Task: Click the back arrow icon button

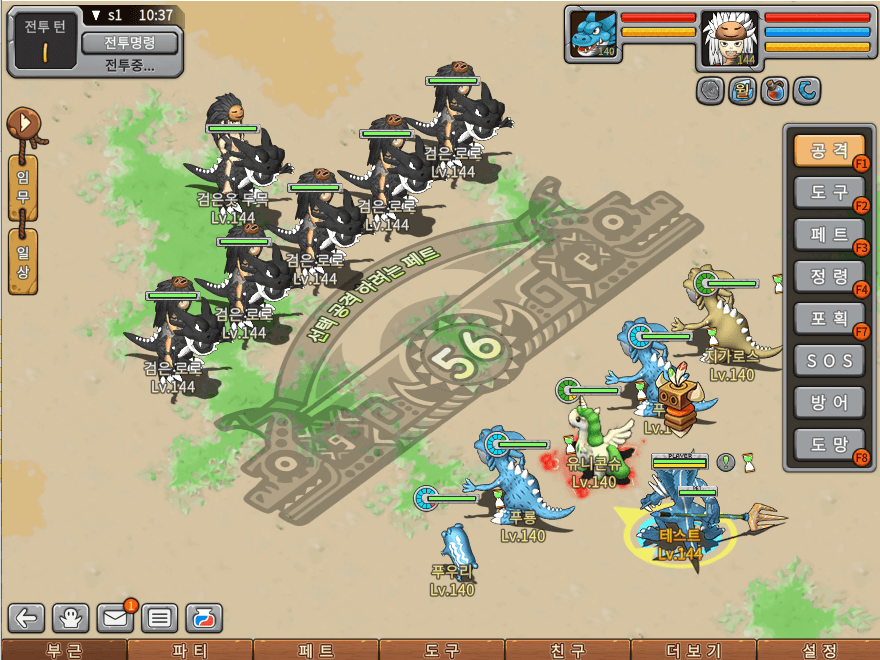Action: (27, 618)
